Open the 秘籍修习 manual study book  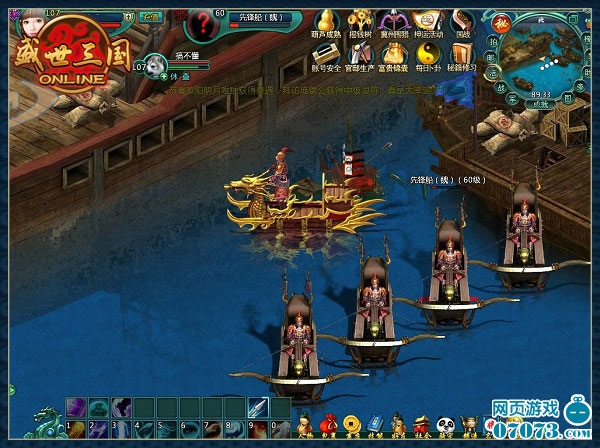coord(462,53)
